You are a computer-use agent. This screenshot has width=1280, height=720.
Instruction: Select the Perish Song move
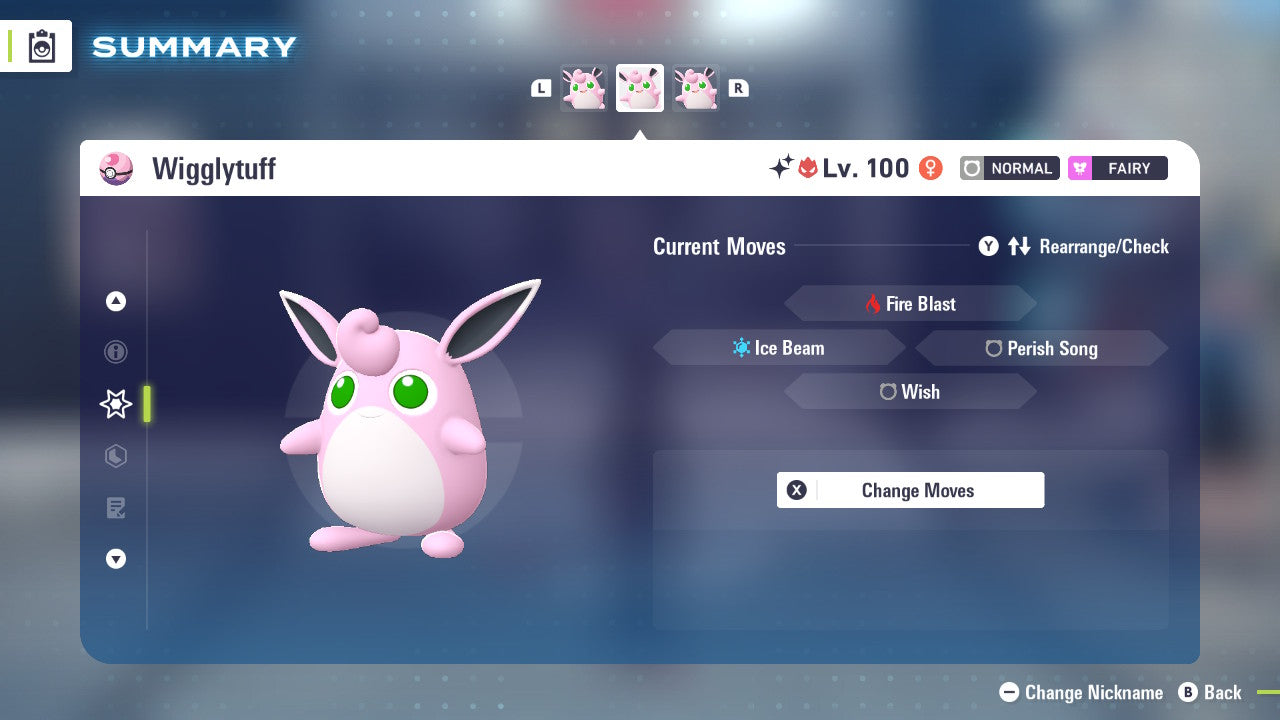point(1041,348)
